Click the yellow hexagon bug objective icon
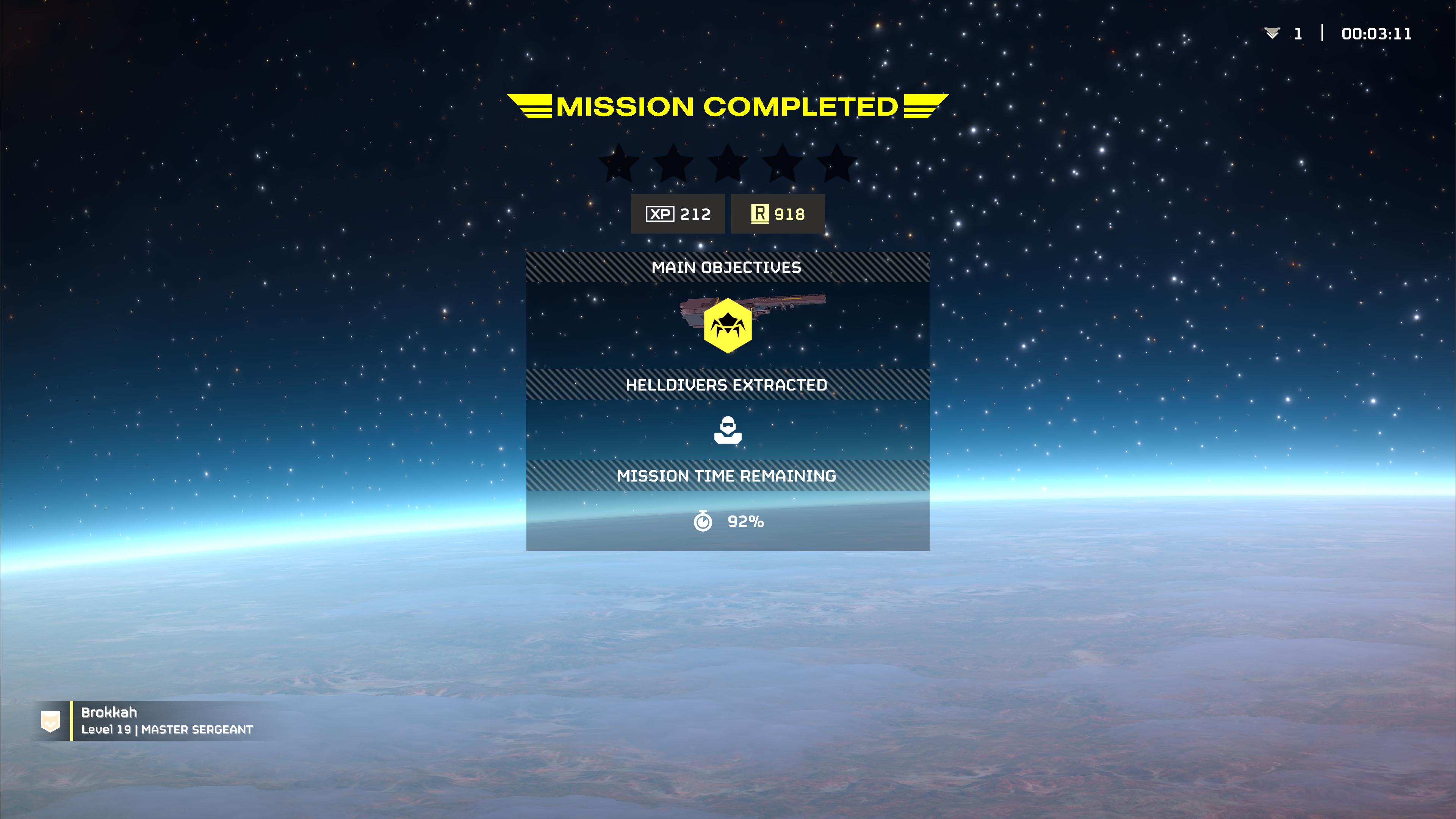1456x819 pixels. 728,326
